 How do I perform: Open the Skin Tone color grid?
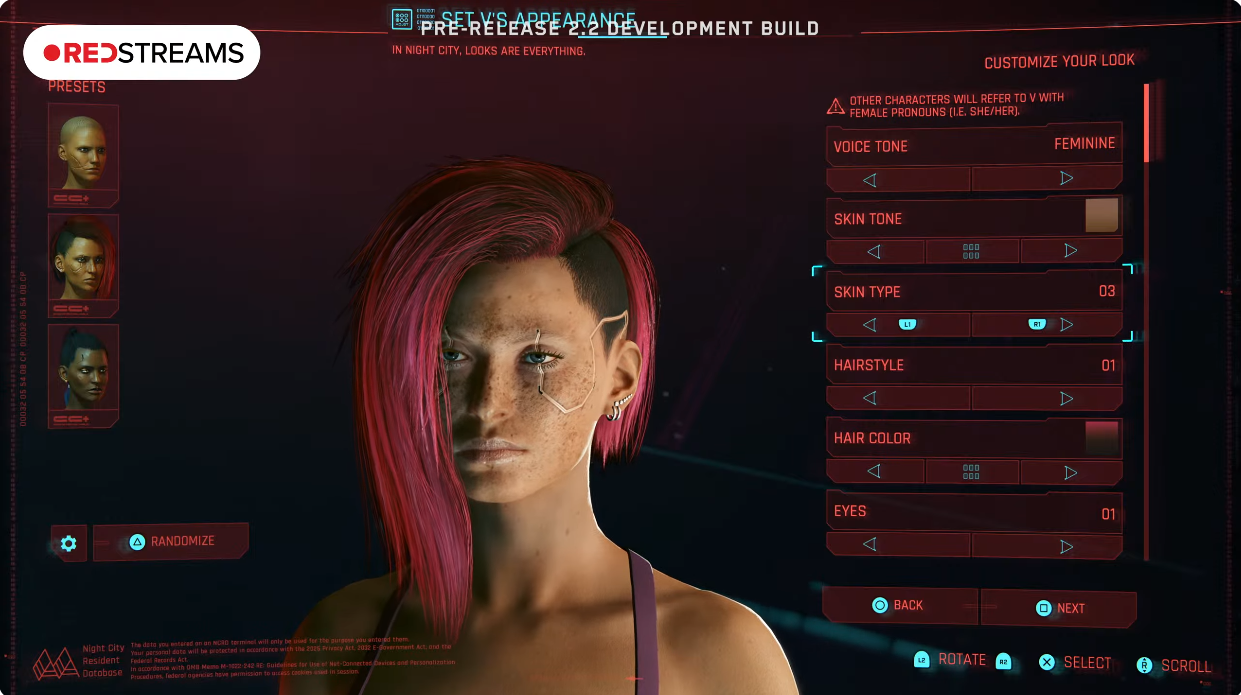(x=971, y=251)
